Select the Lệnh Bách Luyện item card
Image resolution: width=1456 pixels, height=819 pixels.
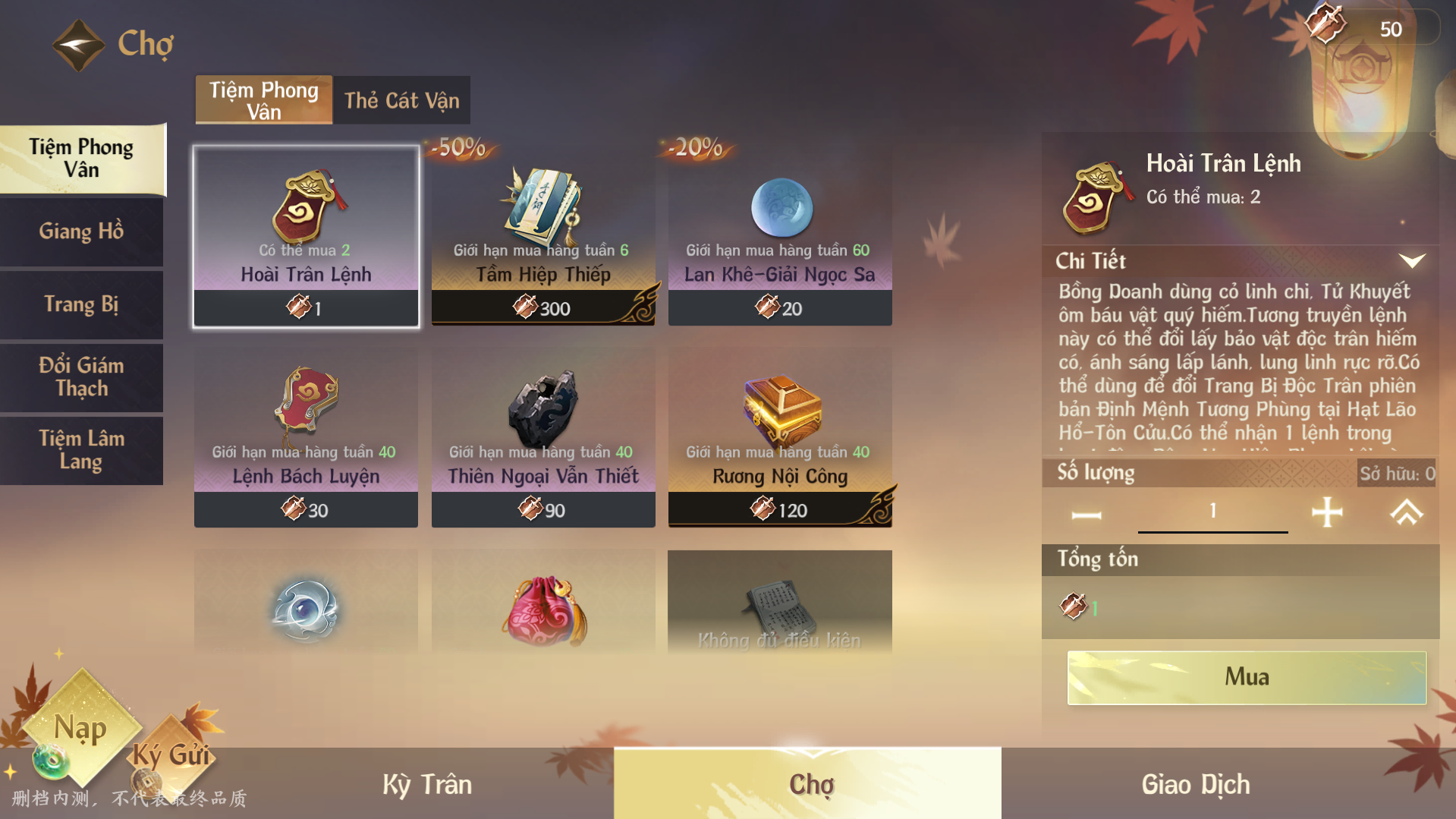[306, 438]
